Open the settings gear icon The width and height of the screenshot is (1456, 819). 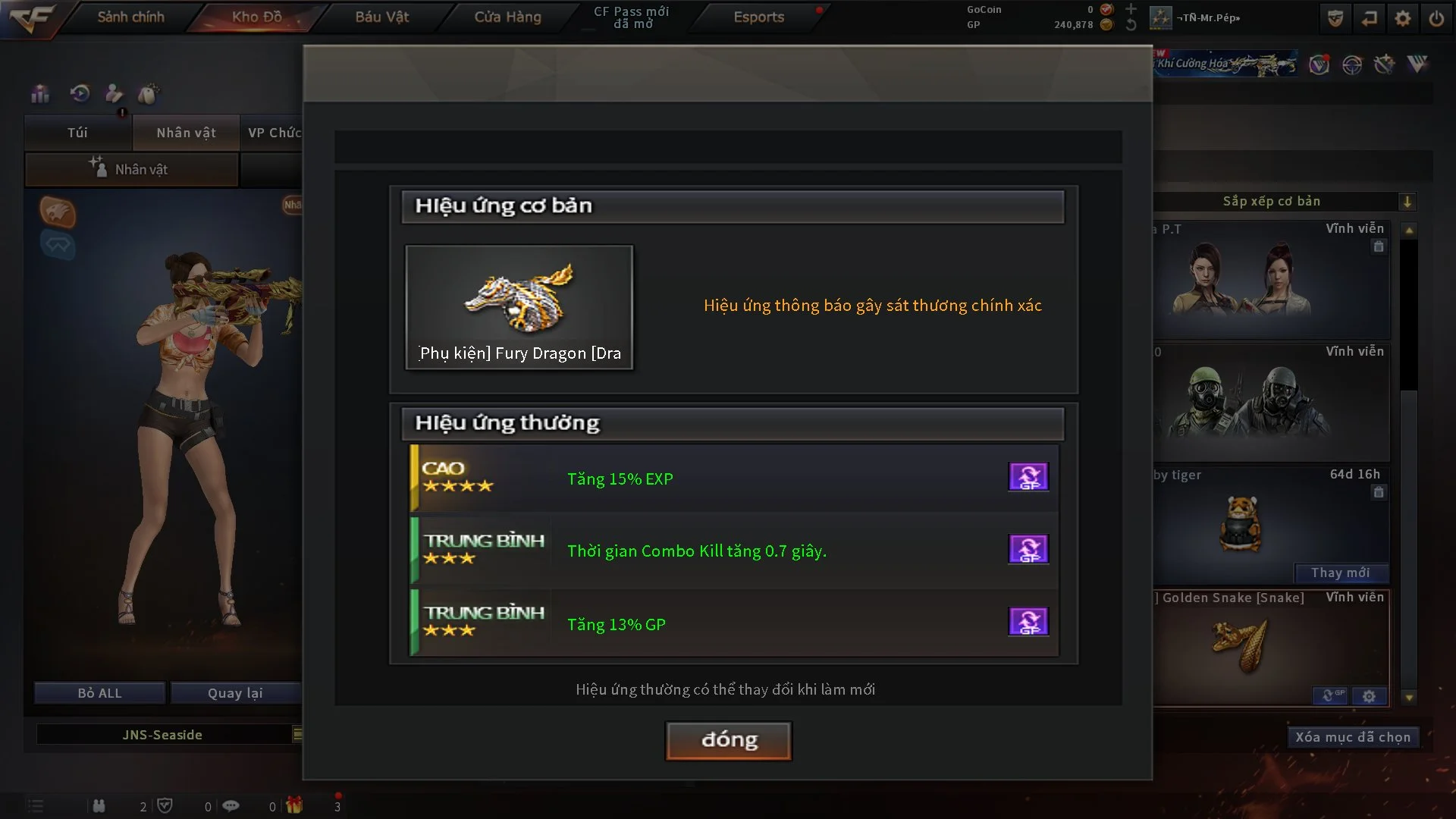pos(1403,18)
